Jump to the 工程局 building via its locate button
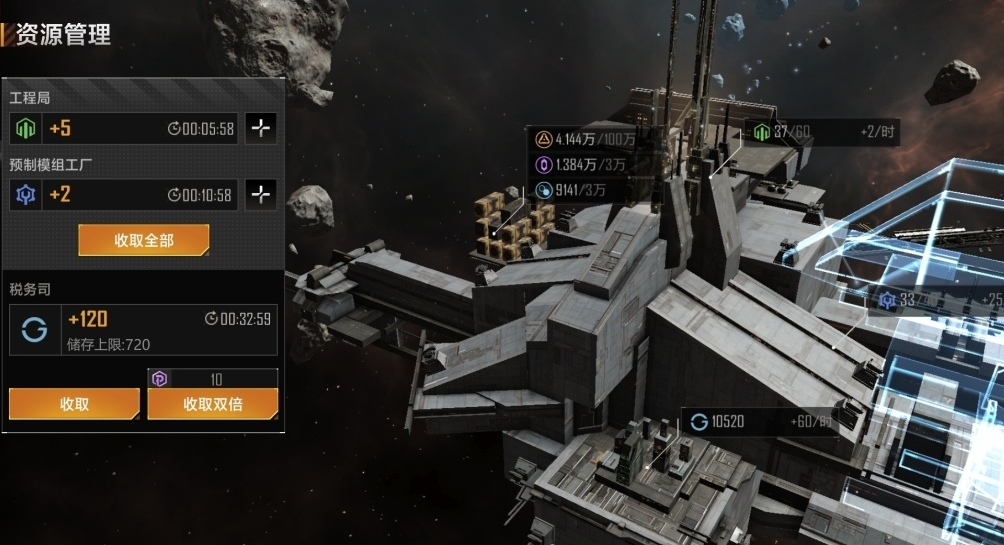 (261, 129)
